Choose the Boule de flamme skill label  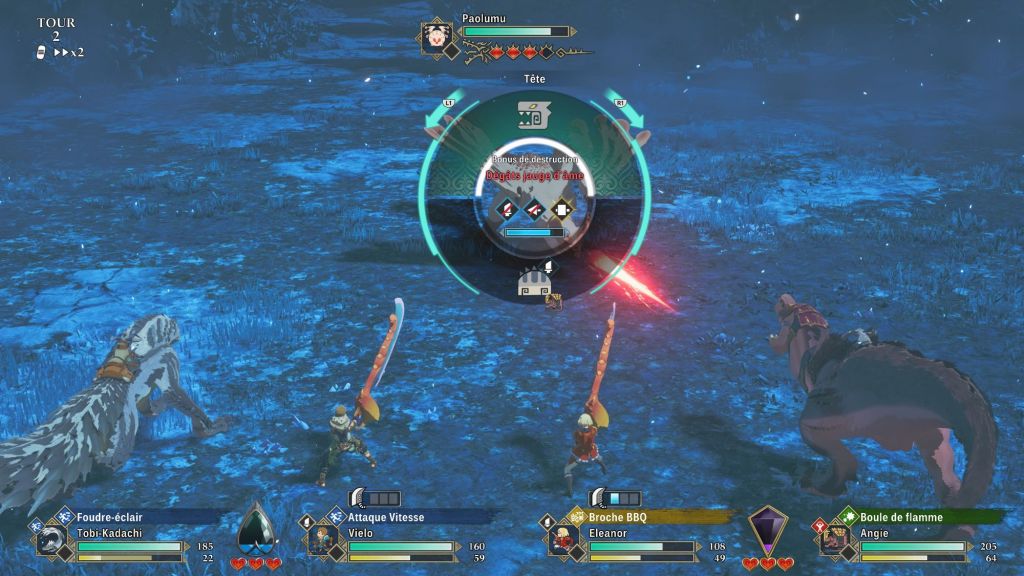pyautogui.click(x=902, y=517)
